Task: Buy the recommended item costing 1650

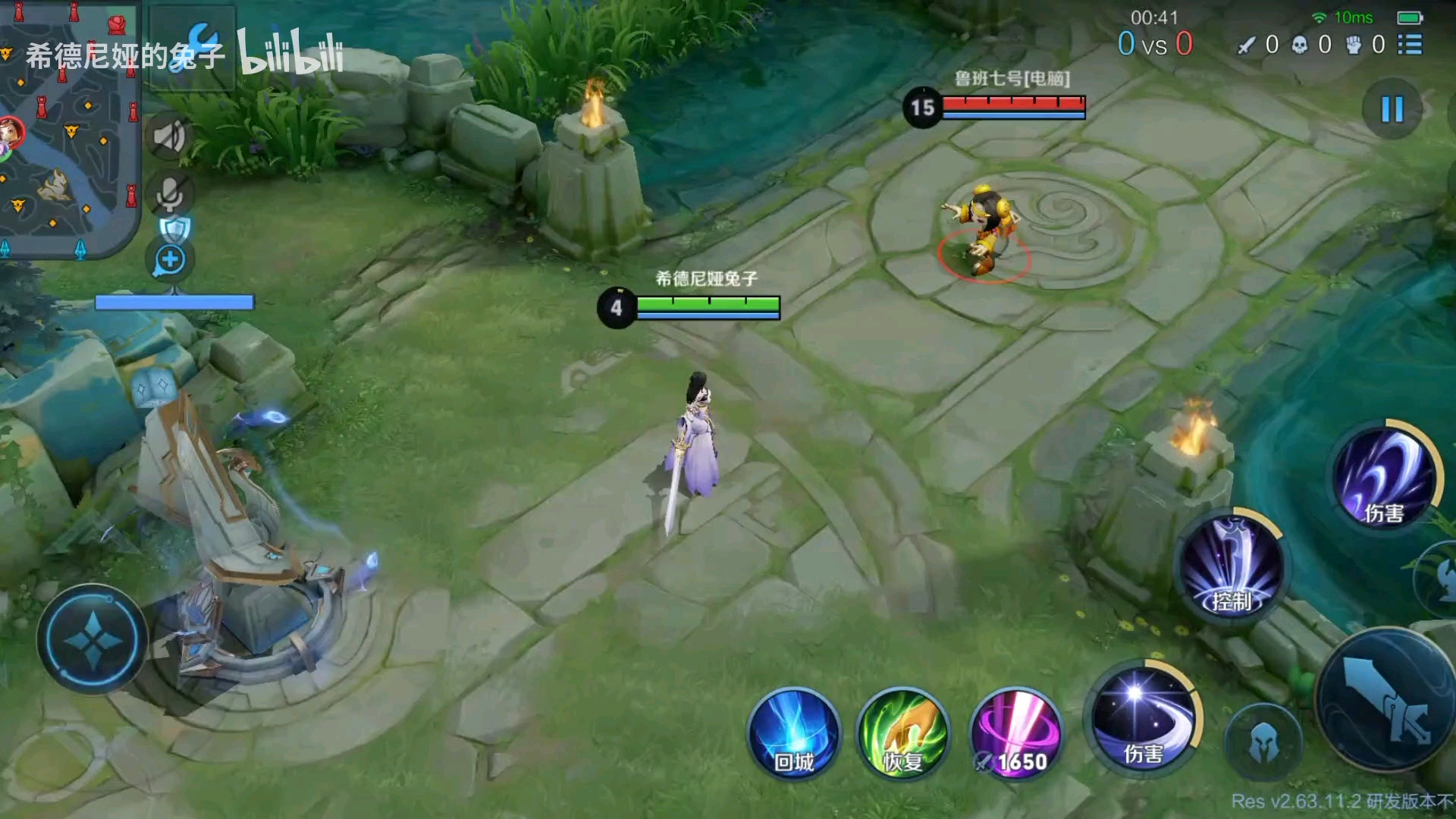Action: click(1015, 733)
